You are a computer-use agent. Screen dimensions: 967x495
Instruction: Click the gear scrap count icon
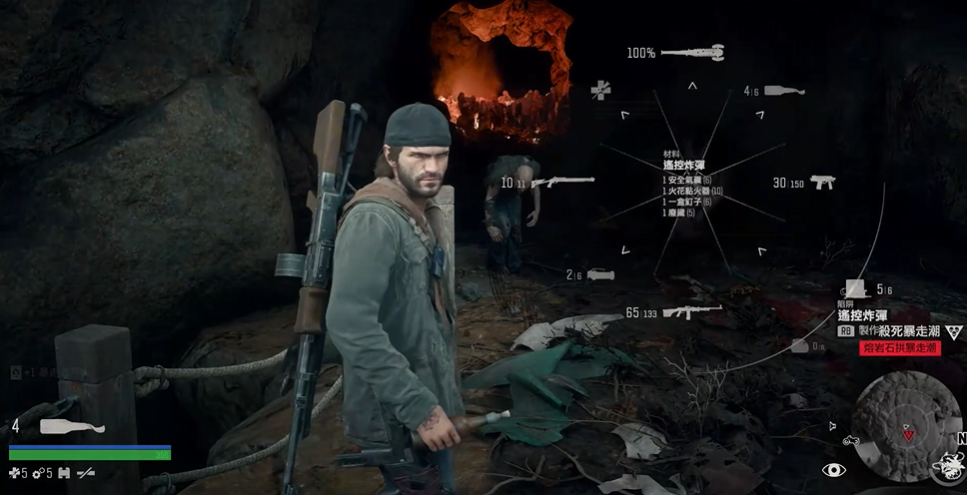point(37,472)
